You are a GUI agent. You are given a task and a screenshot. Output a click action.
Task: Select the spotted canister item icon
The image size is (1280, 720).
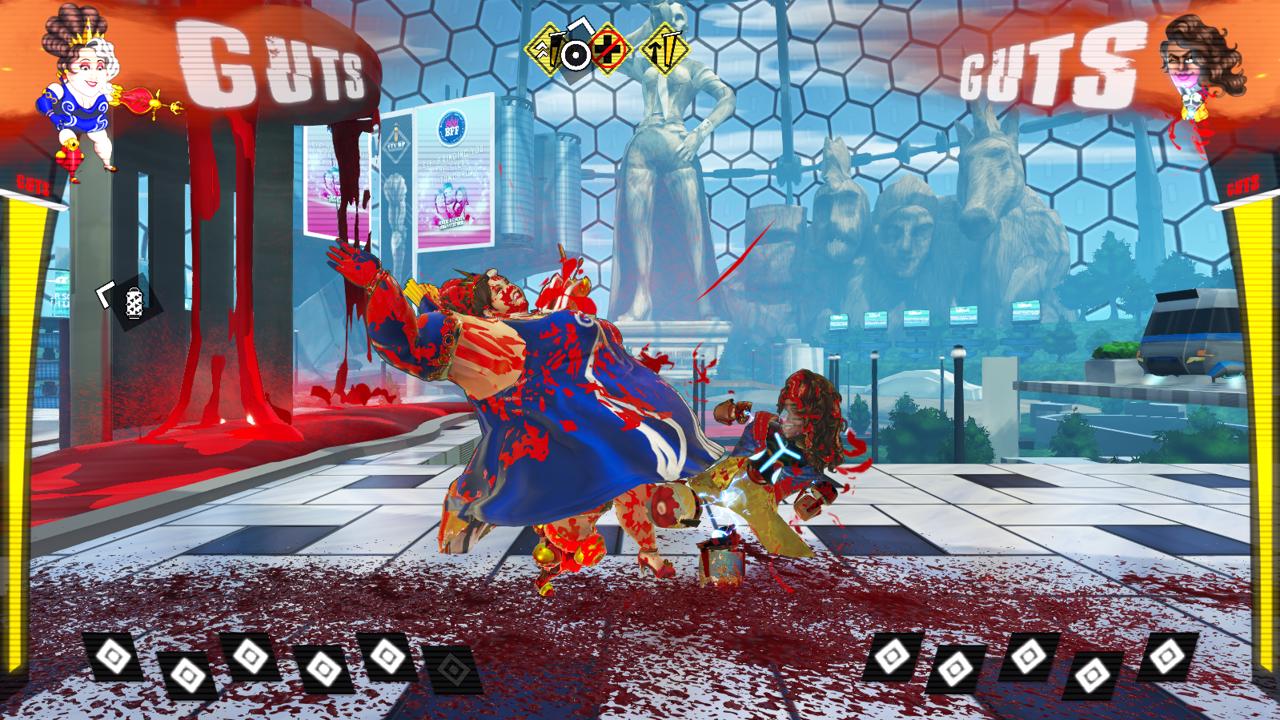point(133,300)
